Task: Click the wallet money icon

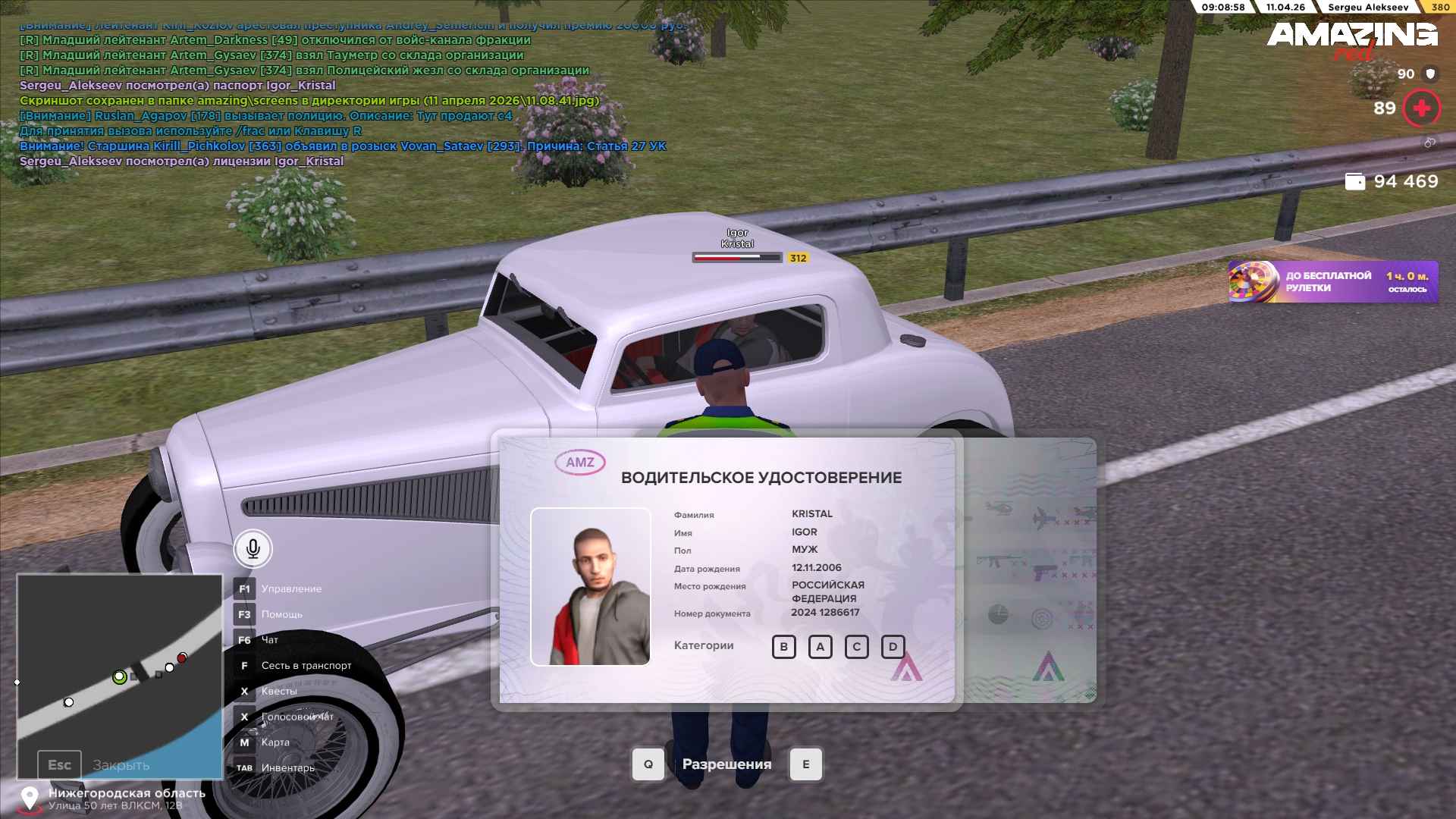Action: point(1354,182)
